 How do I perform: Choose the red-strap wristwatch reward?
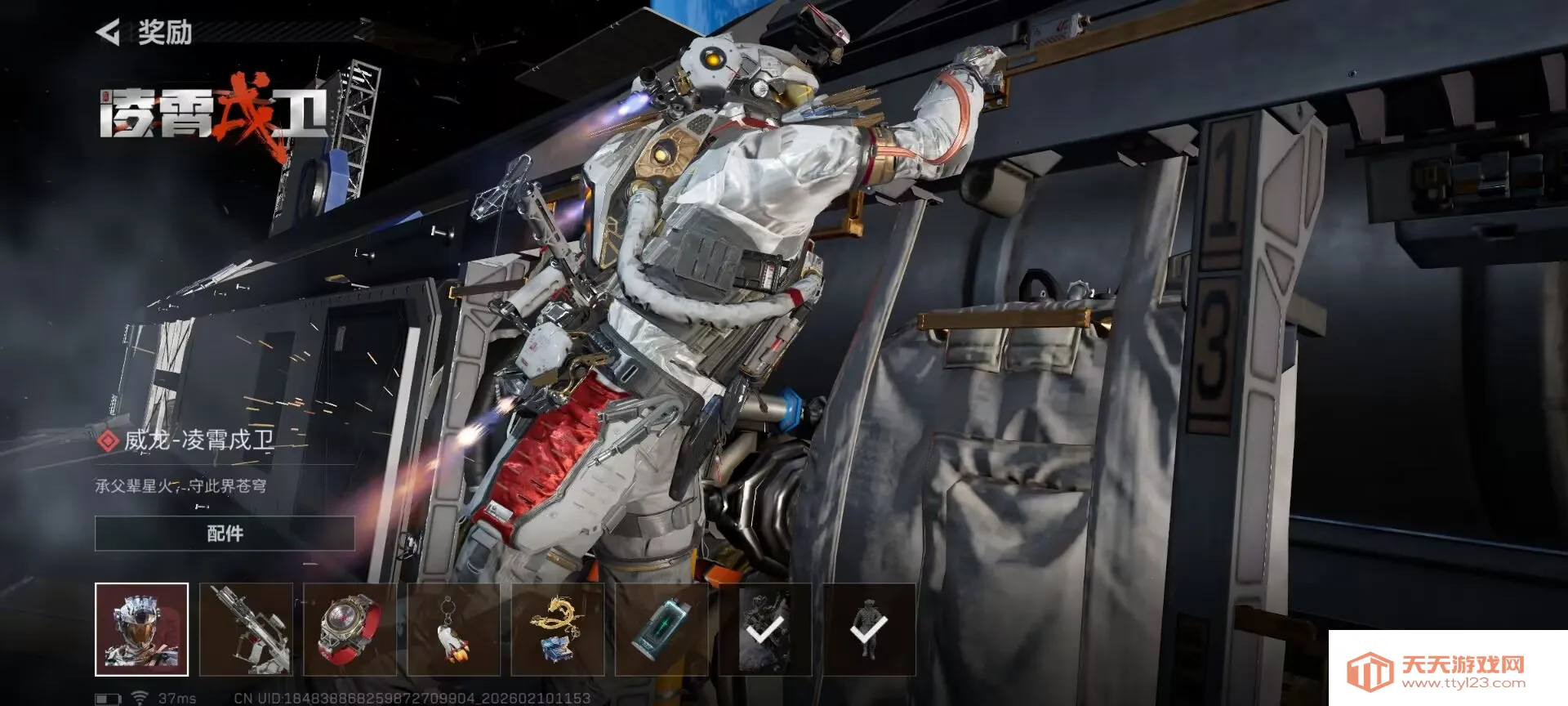(x=350, y=629)
